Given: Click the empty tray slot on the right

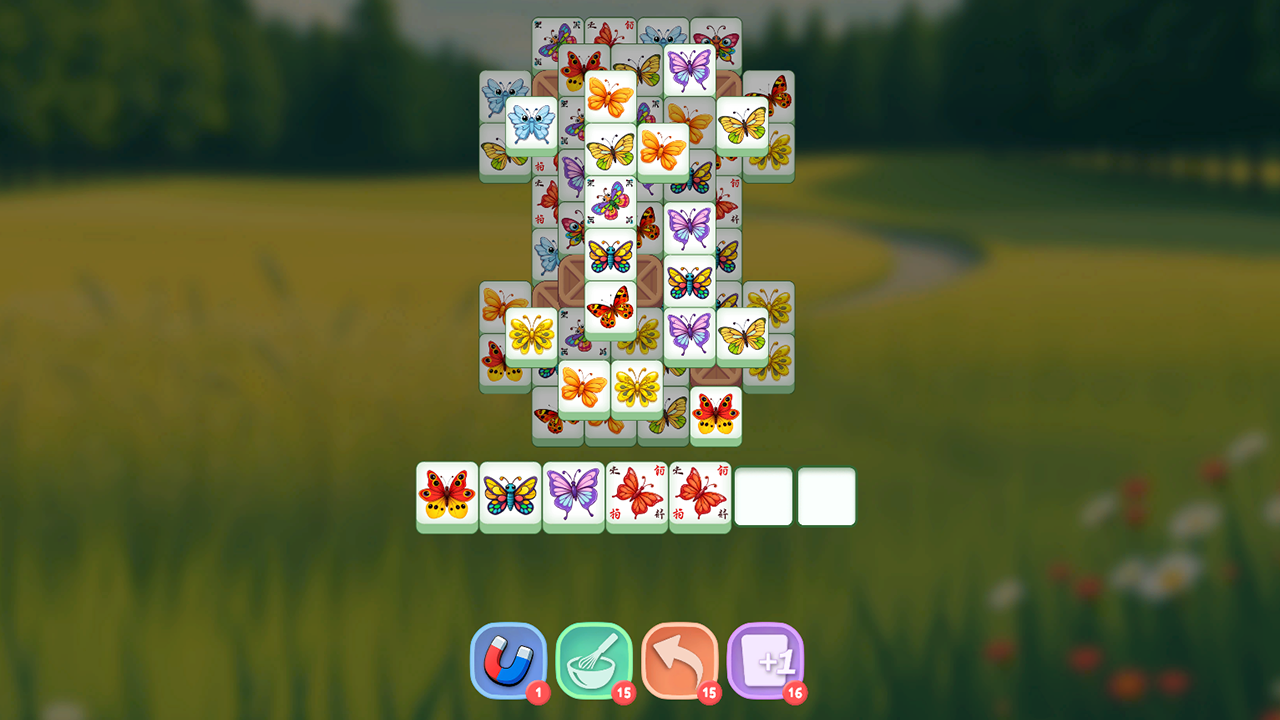Looking at the screenshot, I should click(x=827, y=495).
